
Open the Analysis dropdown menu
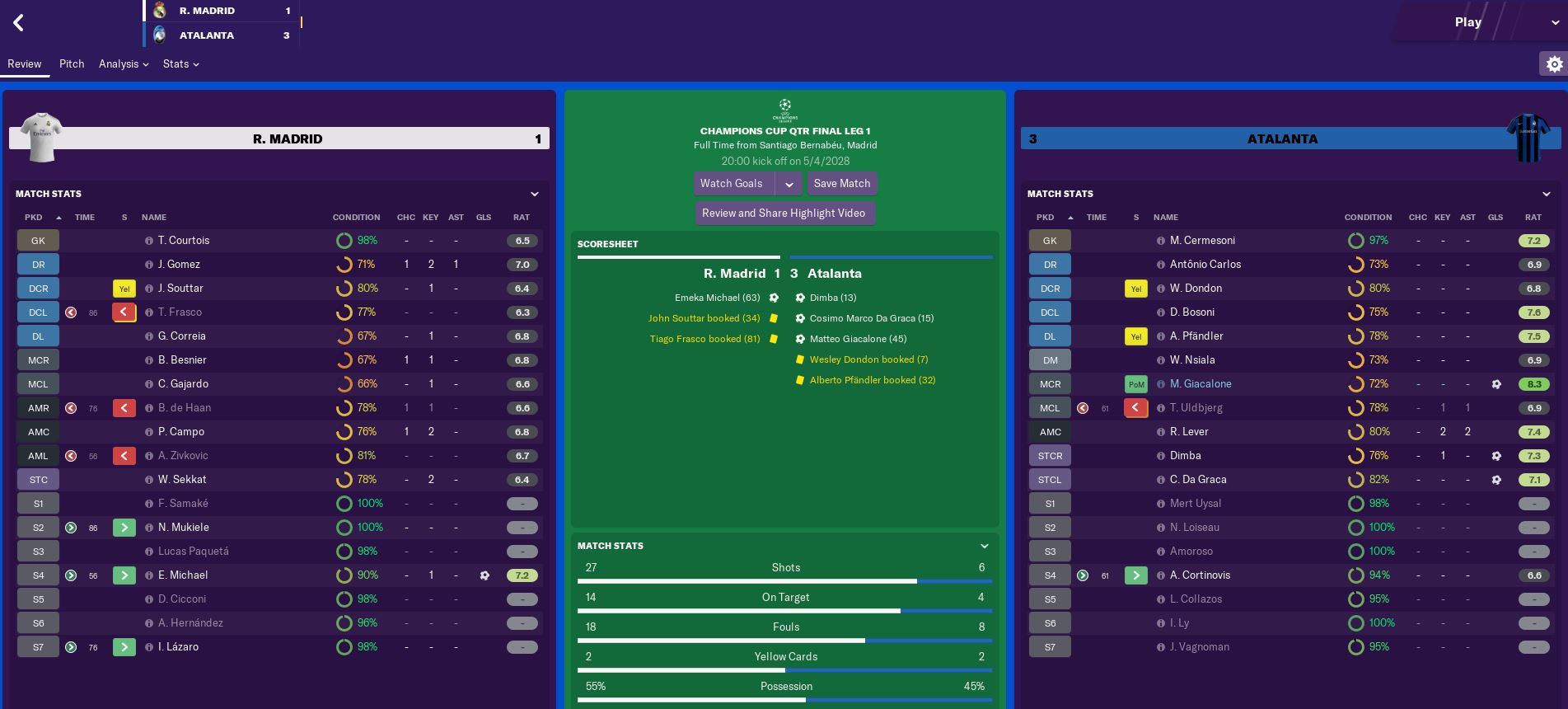(123, 63)
